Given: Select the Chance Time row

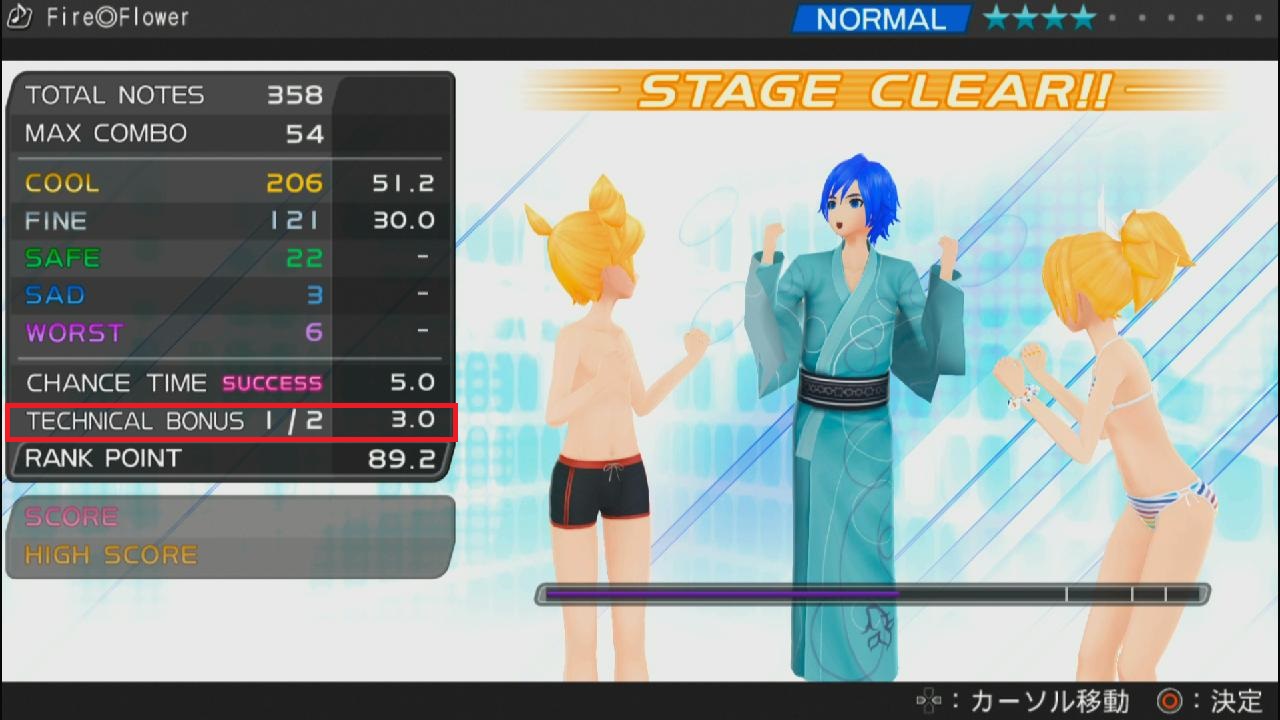Looking at the screenshot, I should (x=231, y=383).
